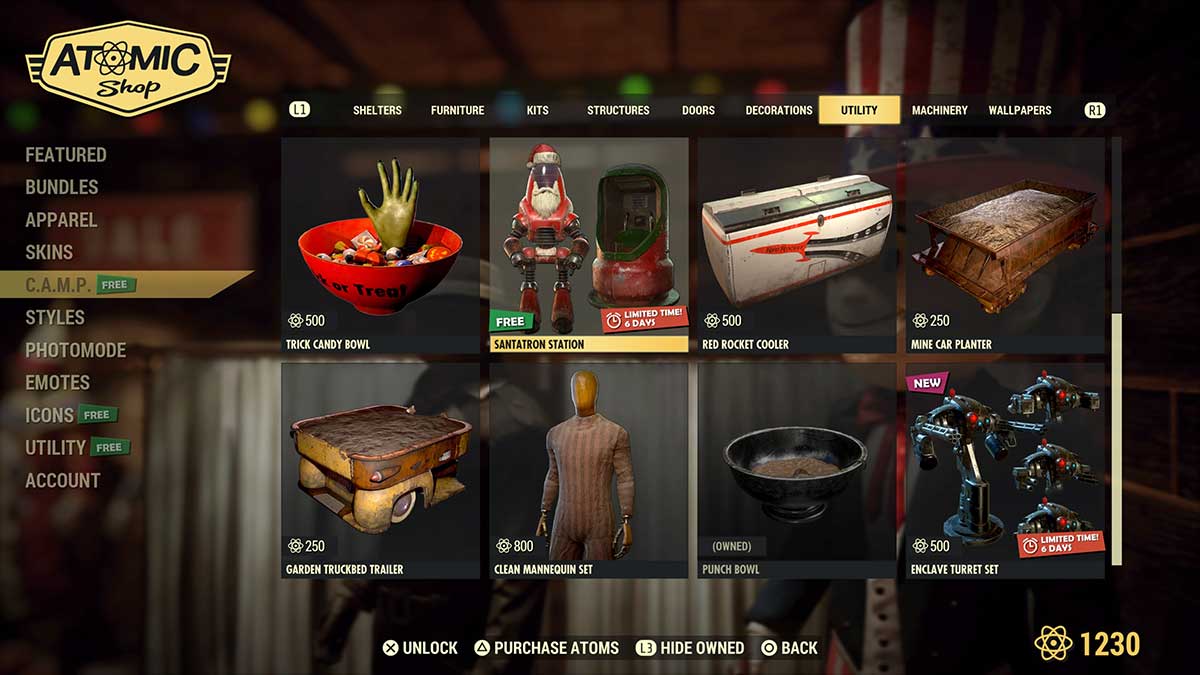Switch to the Shelters tab
This screenshot has height=675, width=1200.
[x=377, y=110]
